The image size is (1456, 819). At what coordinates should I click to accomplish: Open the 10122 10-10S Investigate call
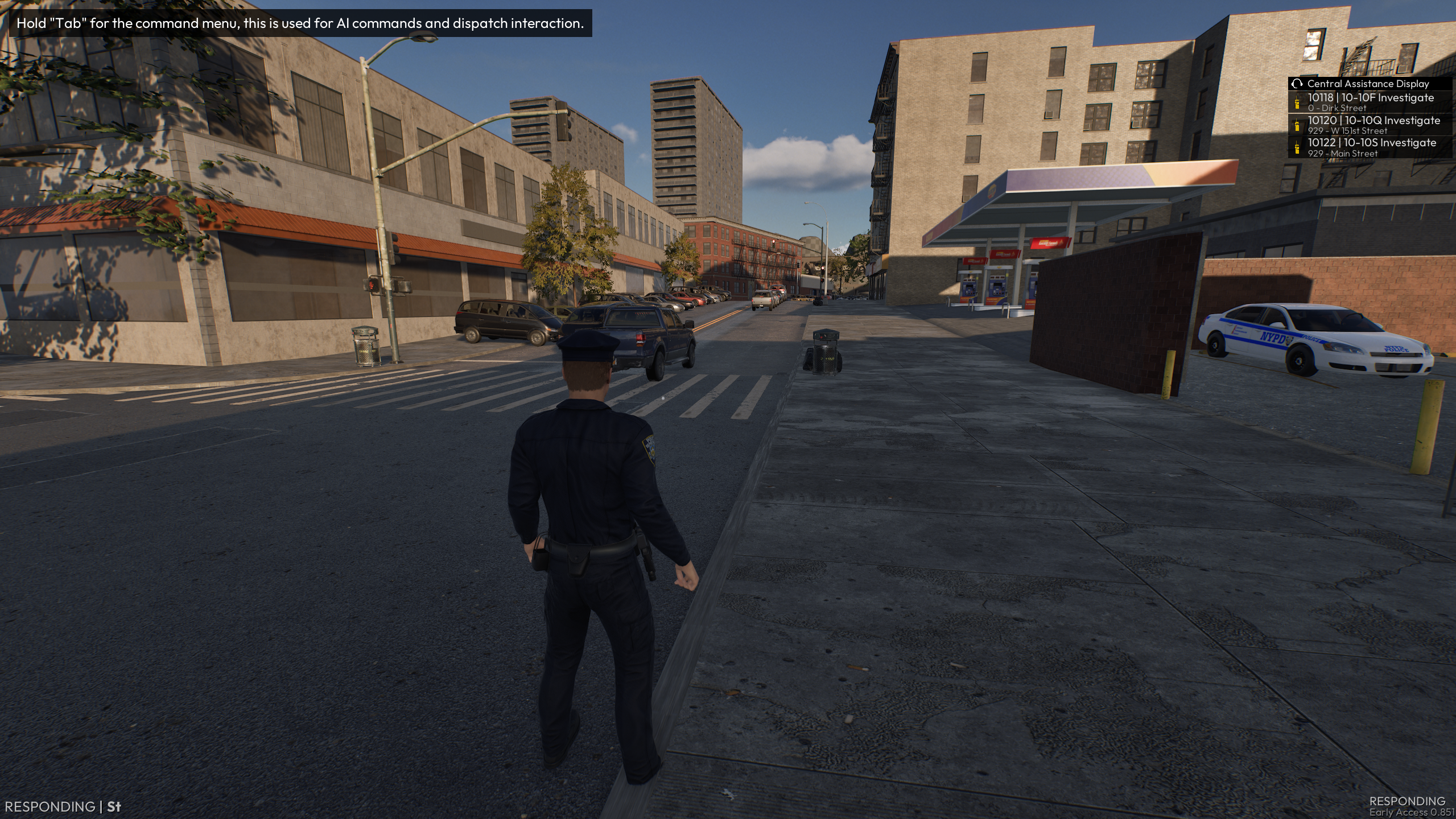pyautogui.click(x=1371, y=147)
